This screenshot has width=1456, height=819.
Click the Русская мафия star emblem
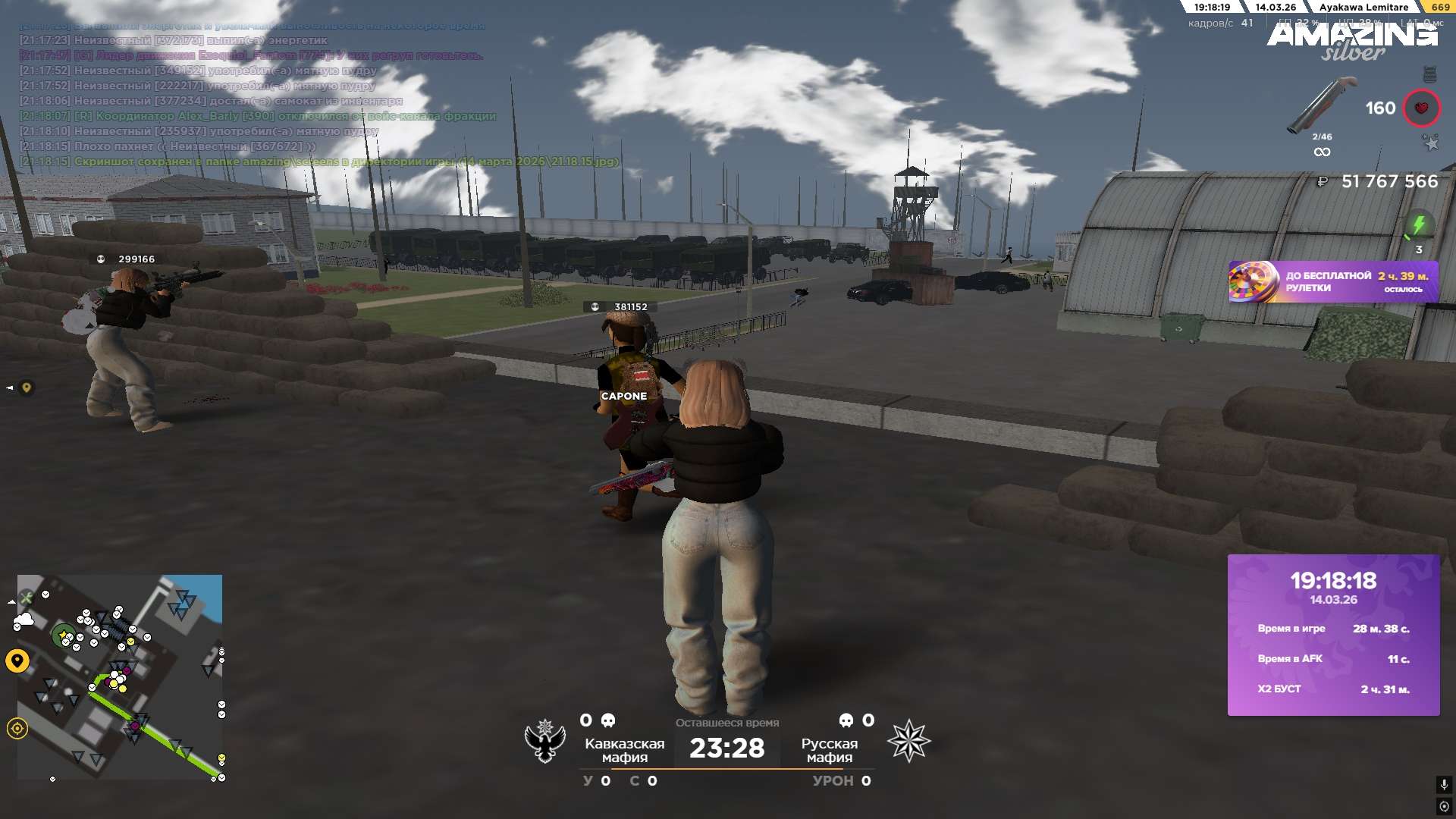click(x=908, y=741)
